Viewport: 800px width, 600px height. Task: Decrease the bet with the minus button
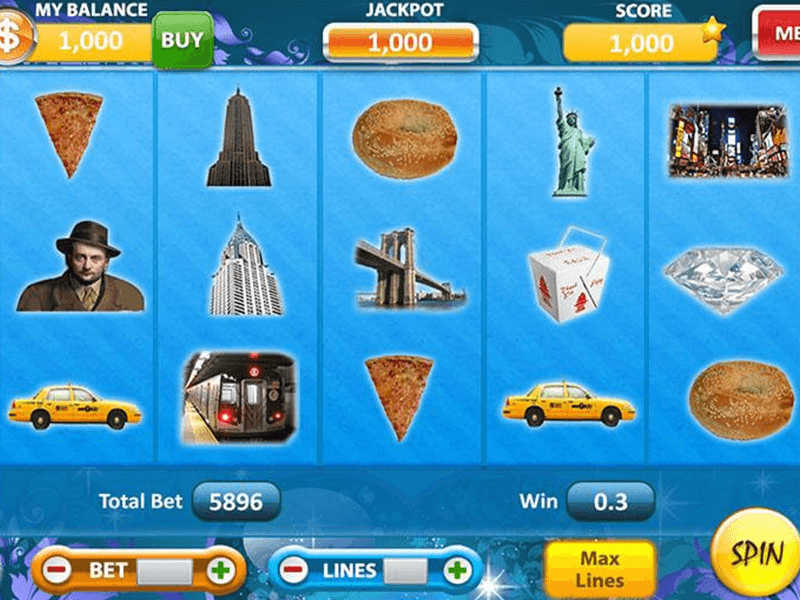[x=58, y=571]
